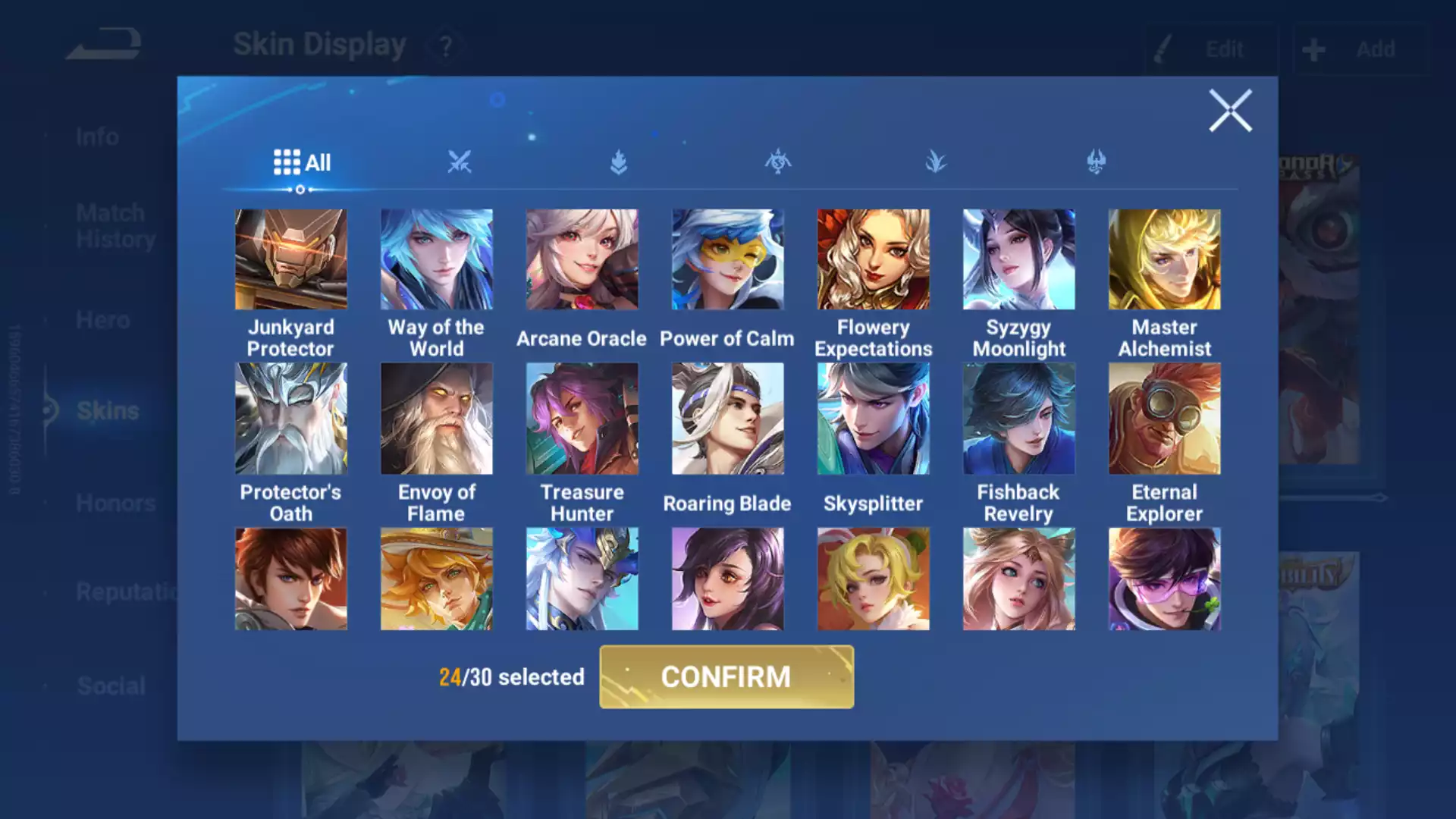This screenshot has width=1456, height=819.
Task: Choose the Fishback Revelry skin
Action: click(1018, 419)
